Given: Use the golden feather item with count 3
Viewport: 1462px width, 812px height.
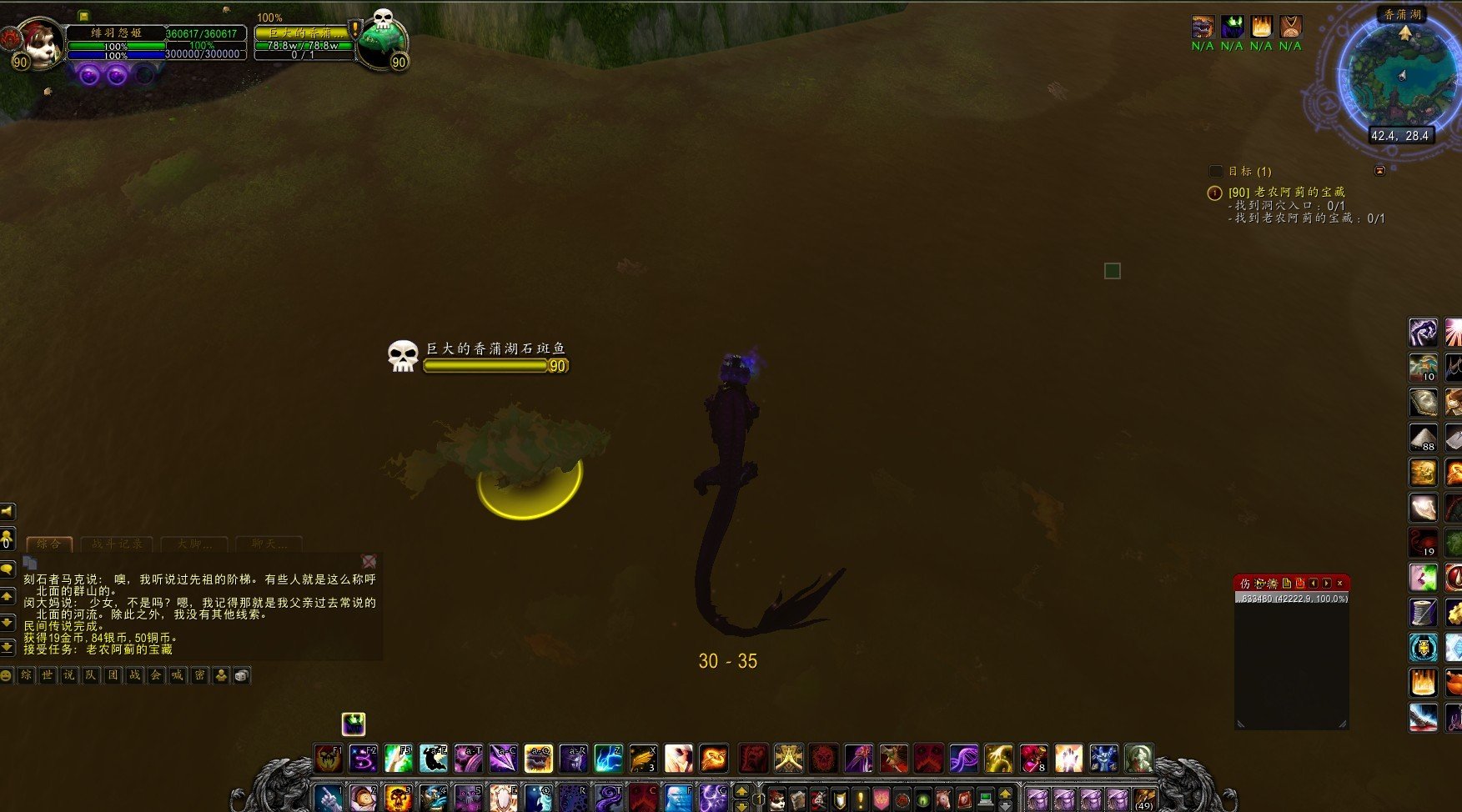Looking at the screenshot, I should tap(643, 759).
